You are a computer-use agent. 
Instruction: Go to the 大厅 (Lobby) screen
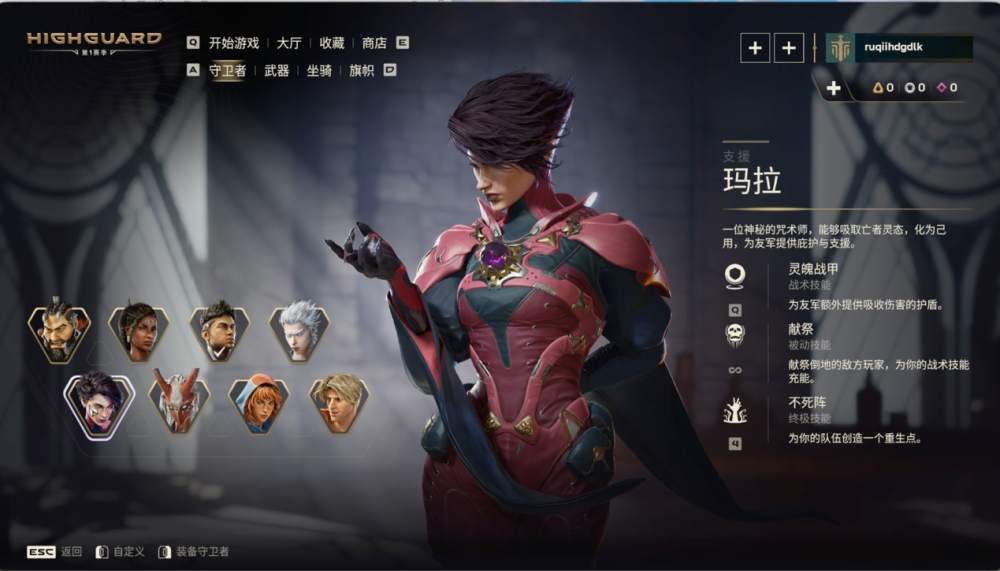pyautogui.click(x=289, y=43)
